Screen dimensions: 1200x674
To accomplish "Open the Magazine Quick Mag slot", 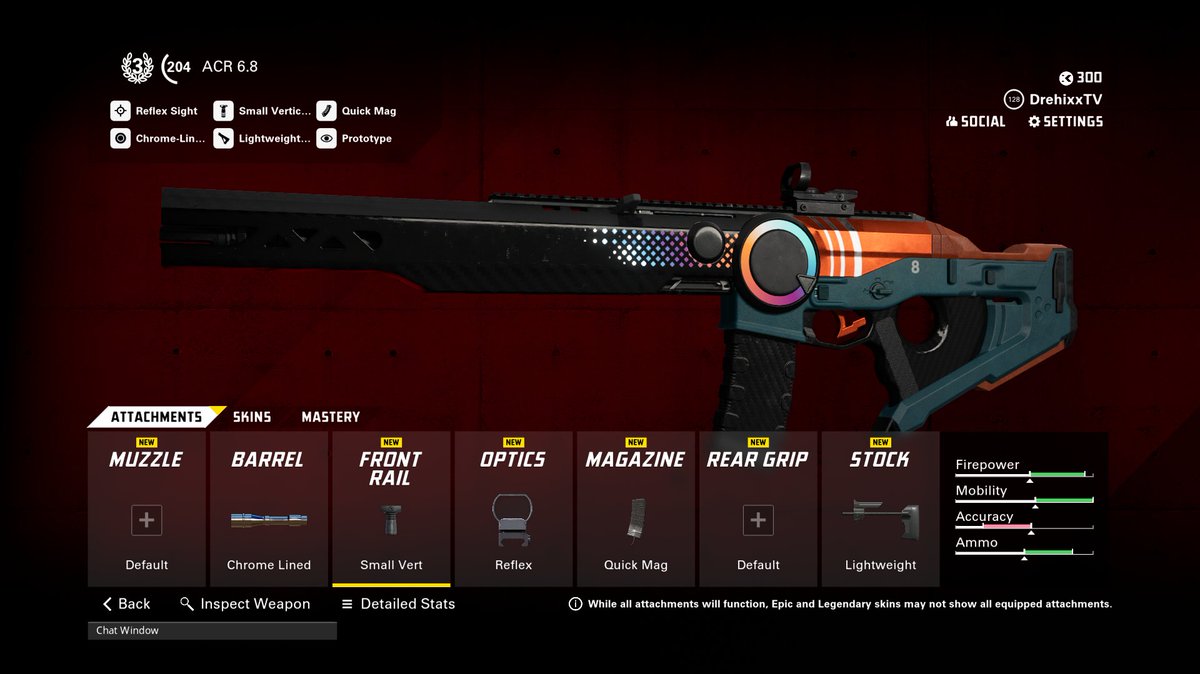I will (635, 509).
